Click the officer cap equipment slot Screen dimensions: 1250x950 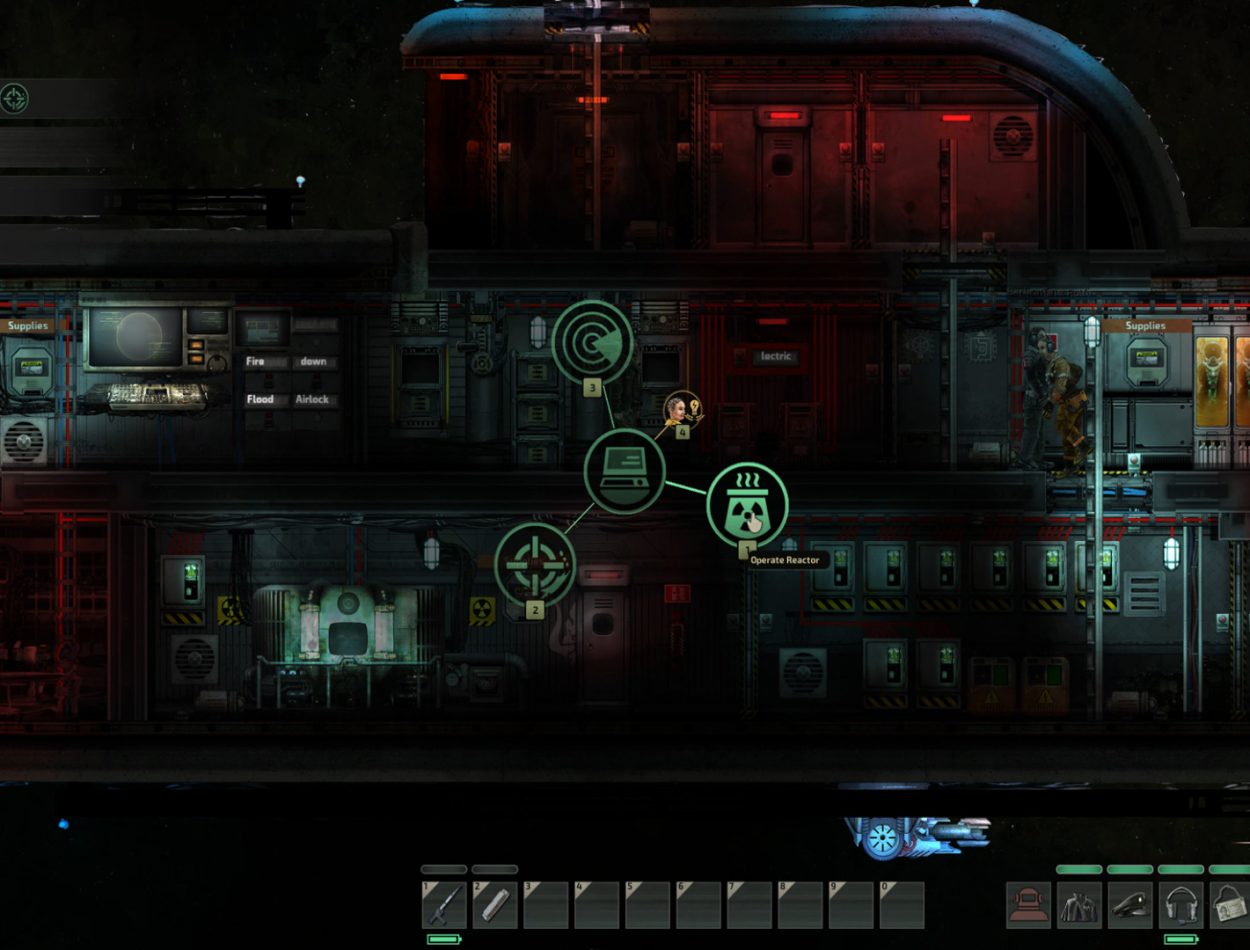[1131, 905]
